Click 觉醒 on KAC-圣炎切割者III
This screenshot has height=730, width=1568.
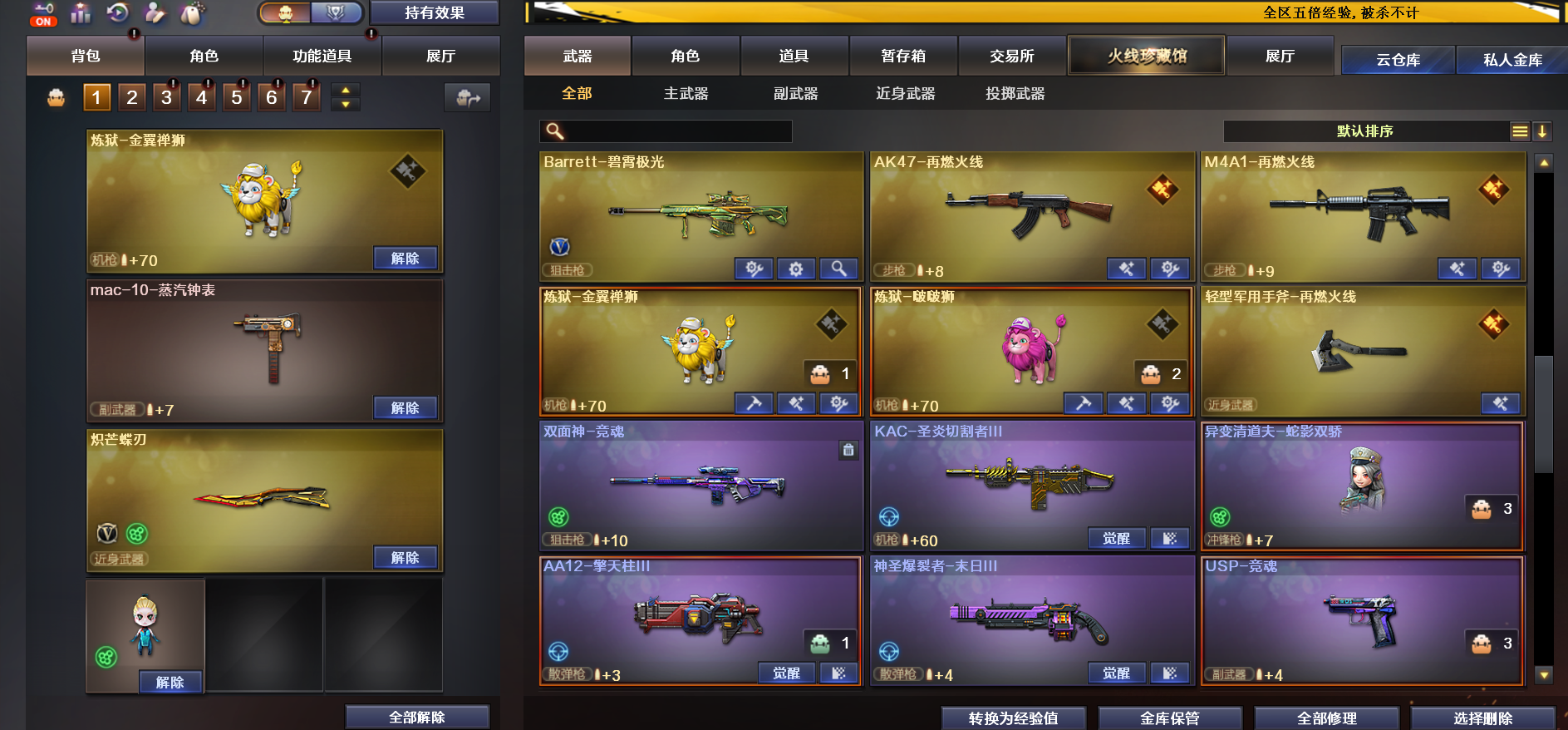(x=1116, y=539)
